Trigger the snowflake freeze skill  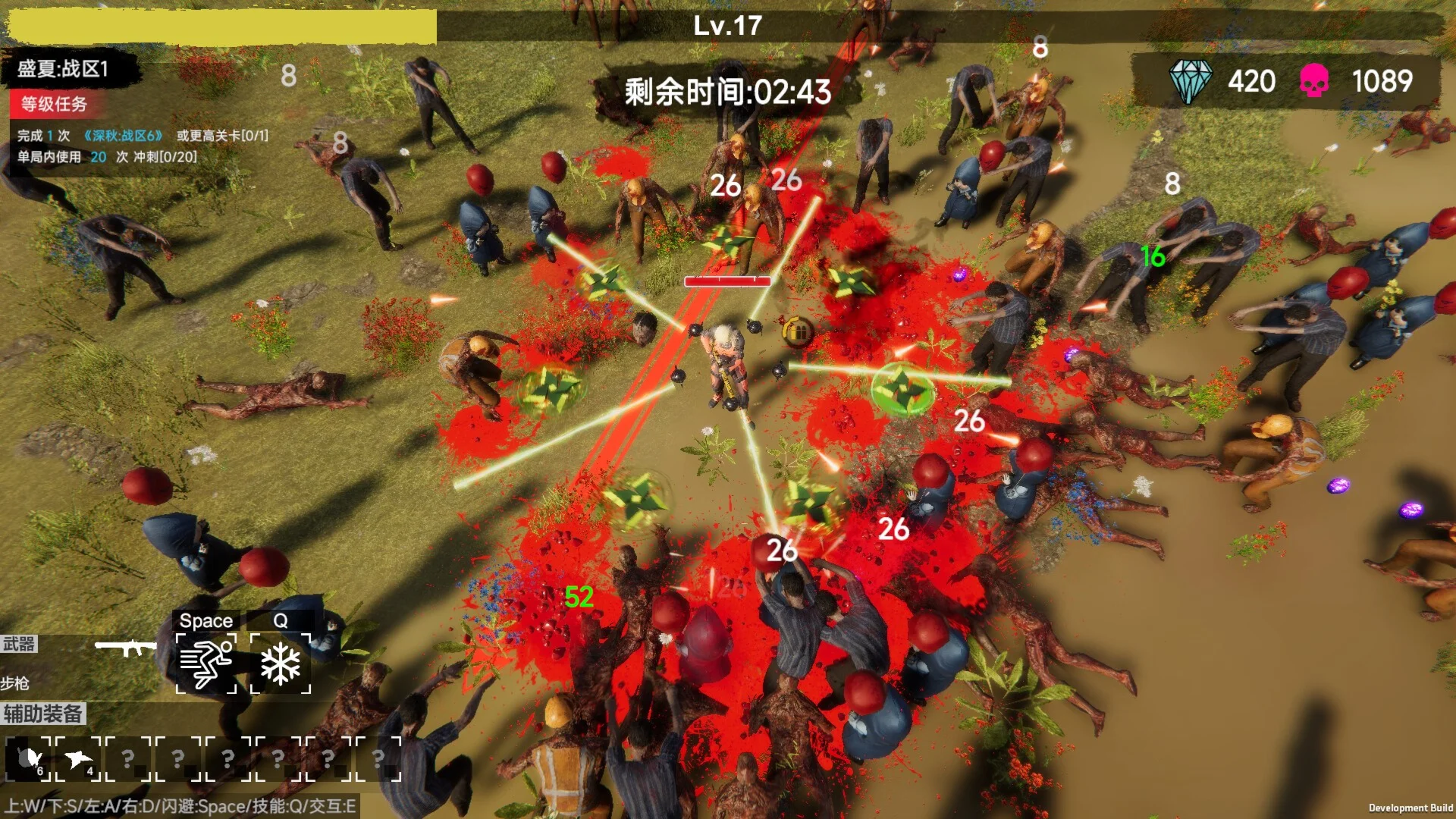coord(281,664)
